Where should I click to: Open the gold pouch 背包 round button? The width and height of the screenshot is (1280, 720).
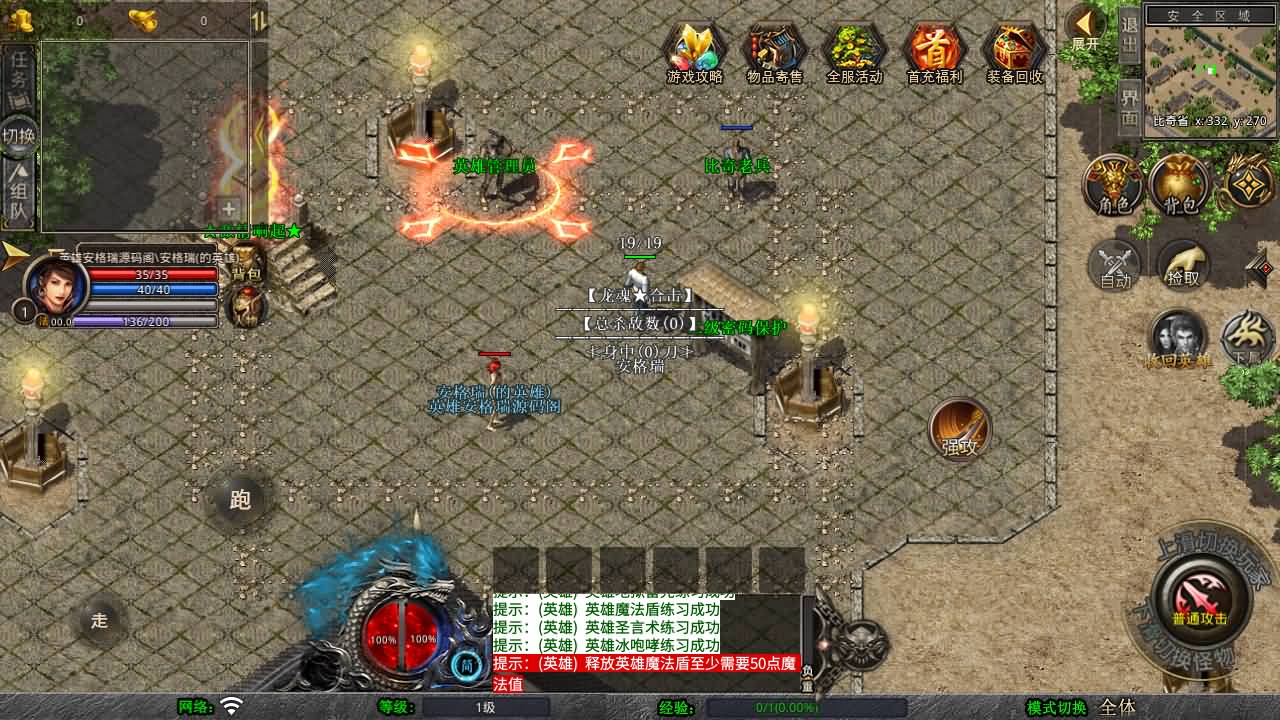coord(1181,184)
